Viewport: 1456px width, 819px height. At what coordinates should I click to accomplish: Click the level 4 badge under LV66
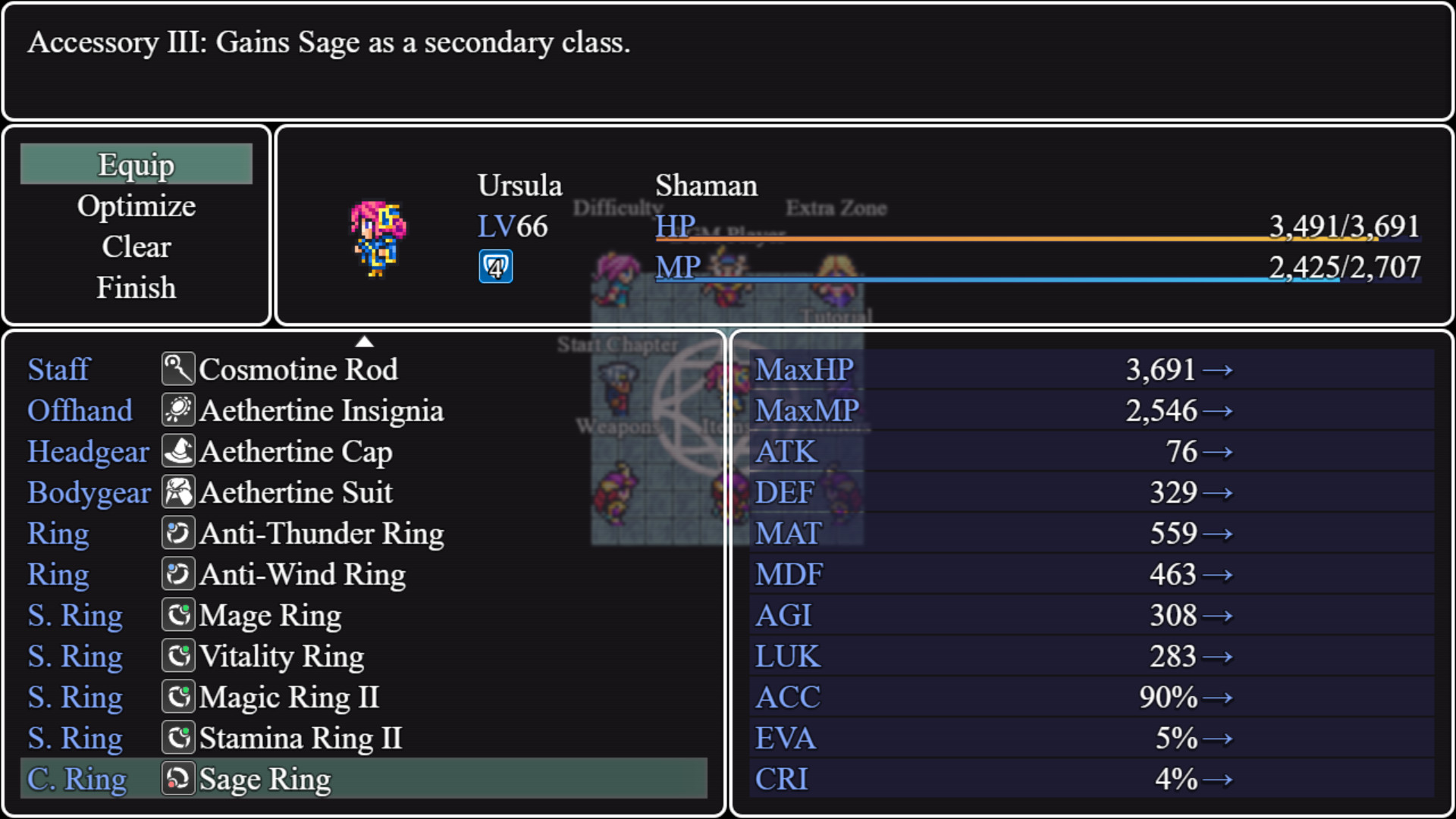496,267
